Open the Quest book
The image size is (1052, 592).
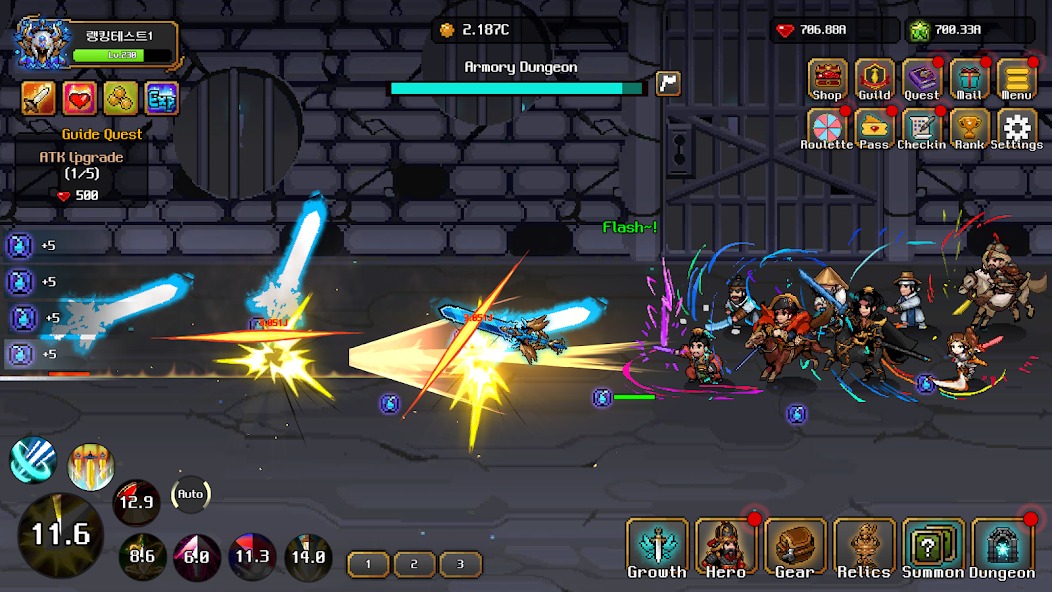coord(922,80)
